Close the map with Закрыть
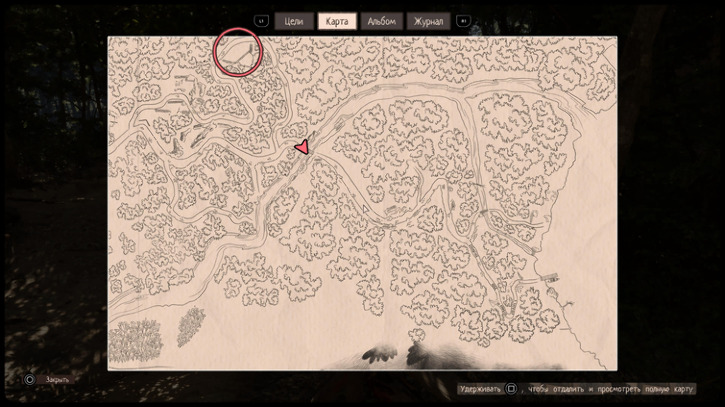 55,380
